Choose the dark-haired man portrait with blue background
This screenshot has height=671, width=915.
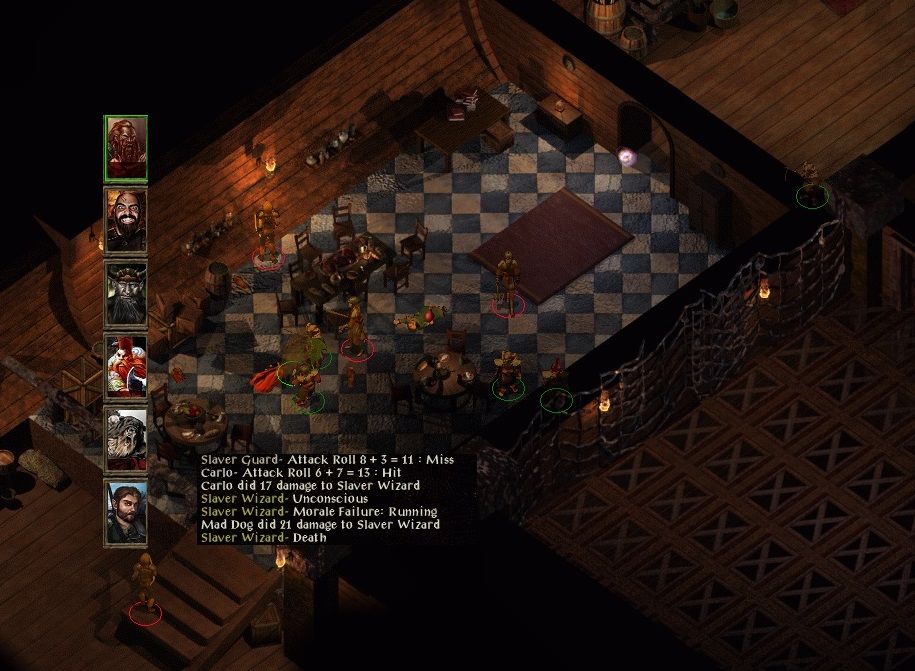[x=126, y=512]
